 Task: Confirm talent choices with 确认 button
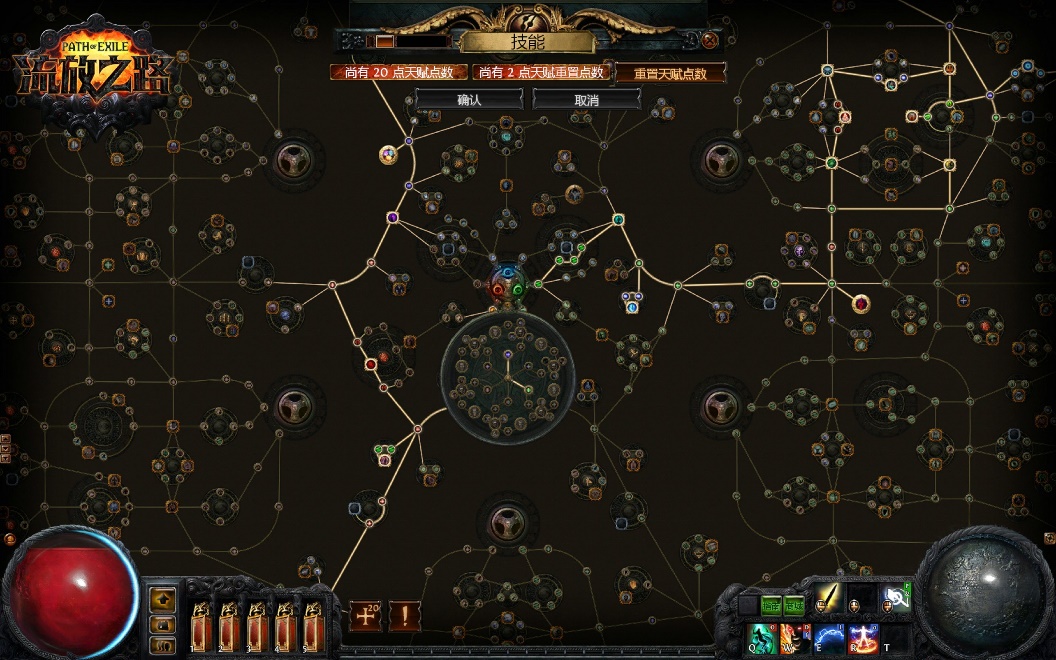[x=469, y=100]
